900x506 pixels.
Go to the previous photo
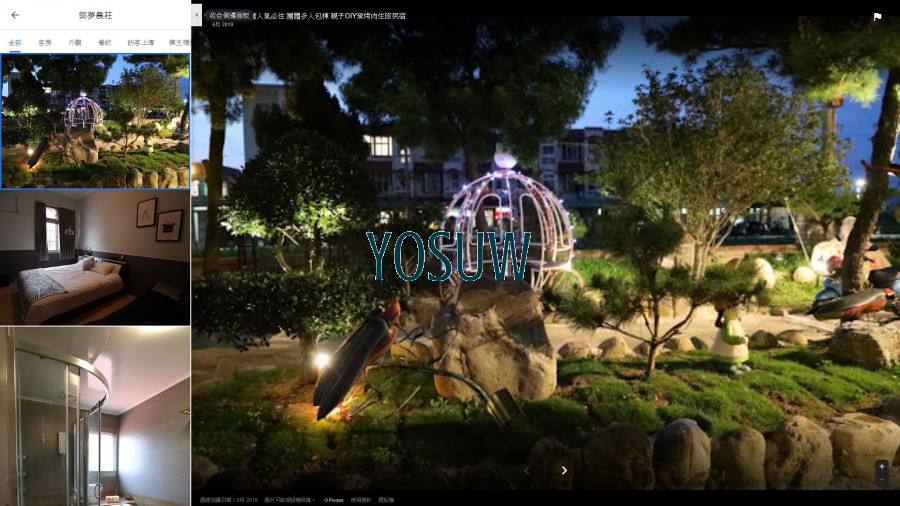(x=527, y=470)
